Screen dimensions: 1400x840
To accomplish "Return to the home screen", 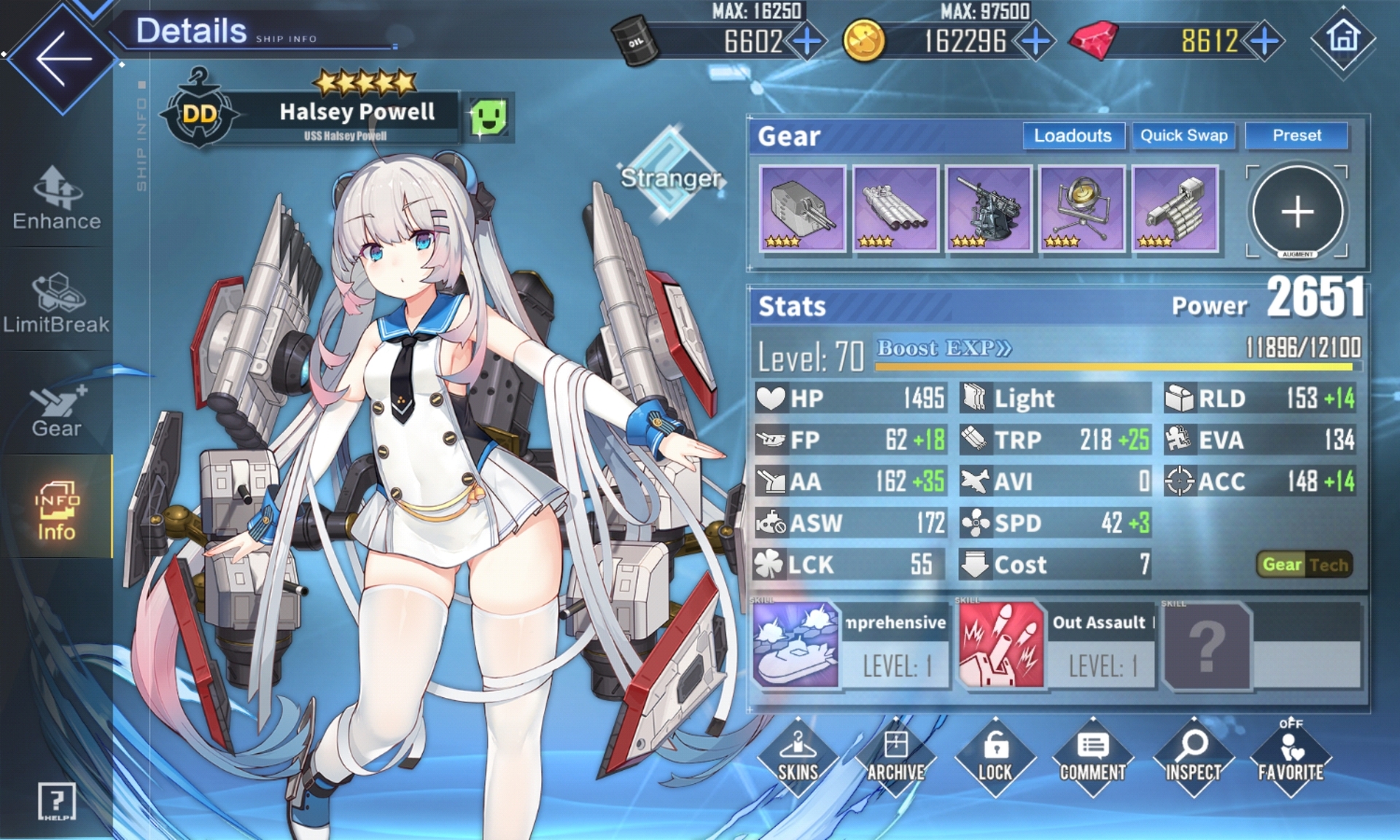I will (1343, 39).
